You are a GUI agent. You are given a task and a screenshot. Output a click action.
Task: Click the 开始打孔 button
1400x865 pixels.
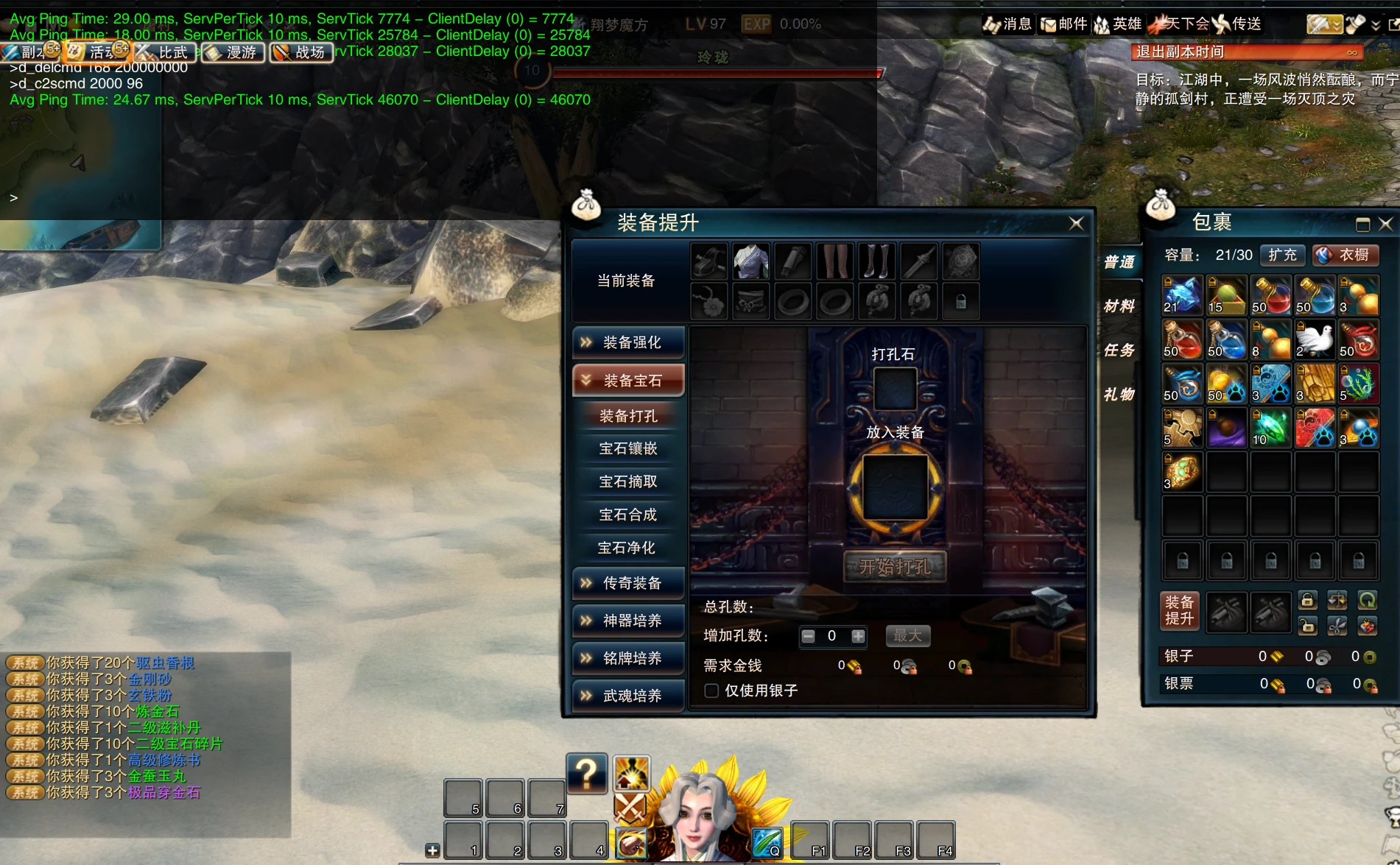point(895,567)
